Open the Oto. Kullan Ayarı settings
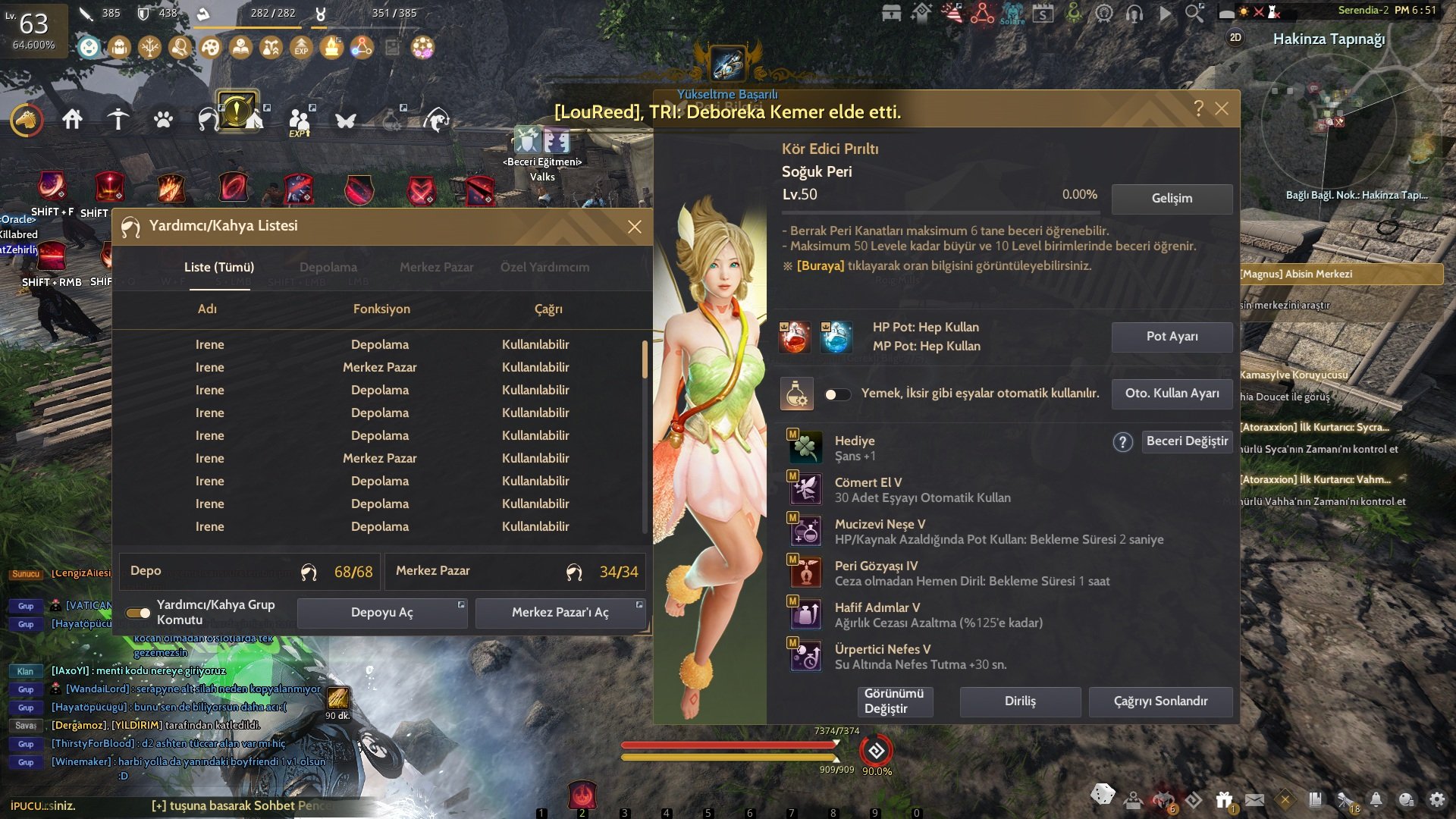 point(1172,394)
